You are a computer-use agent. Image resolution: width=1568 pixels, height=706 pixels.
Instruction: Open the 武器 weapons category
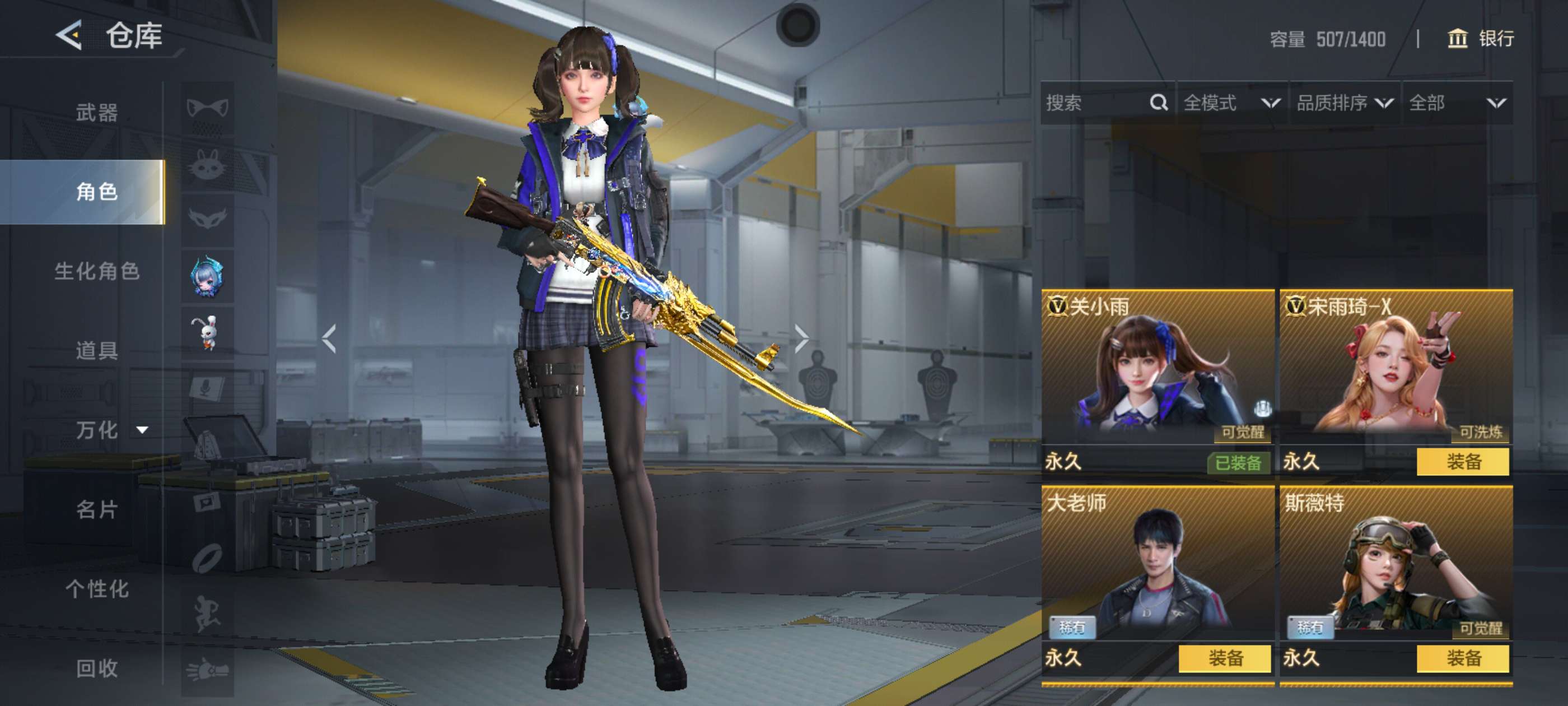tap(96, 113)
